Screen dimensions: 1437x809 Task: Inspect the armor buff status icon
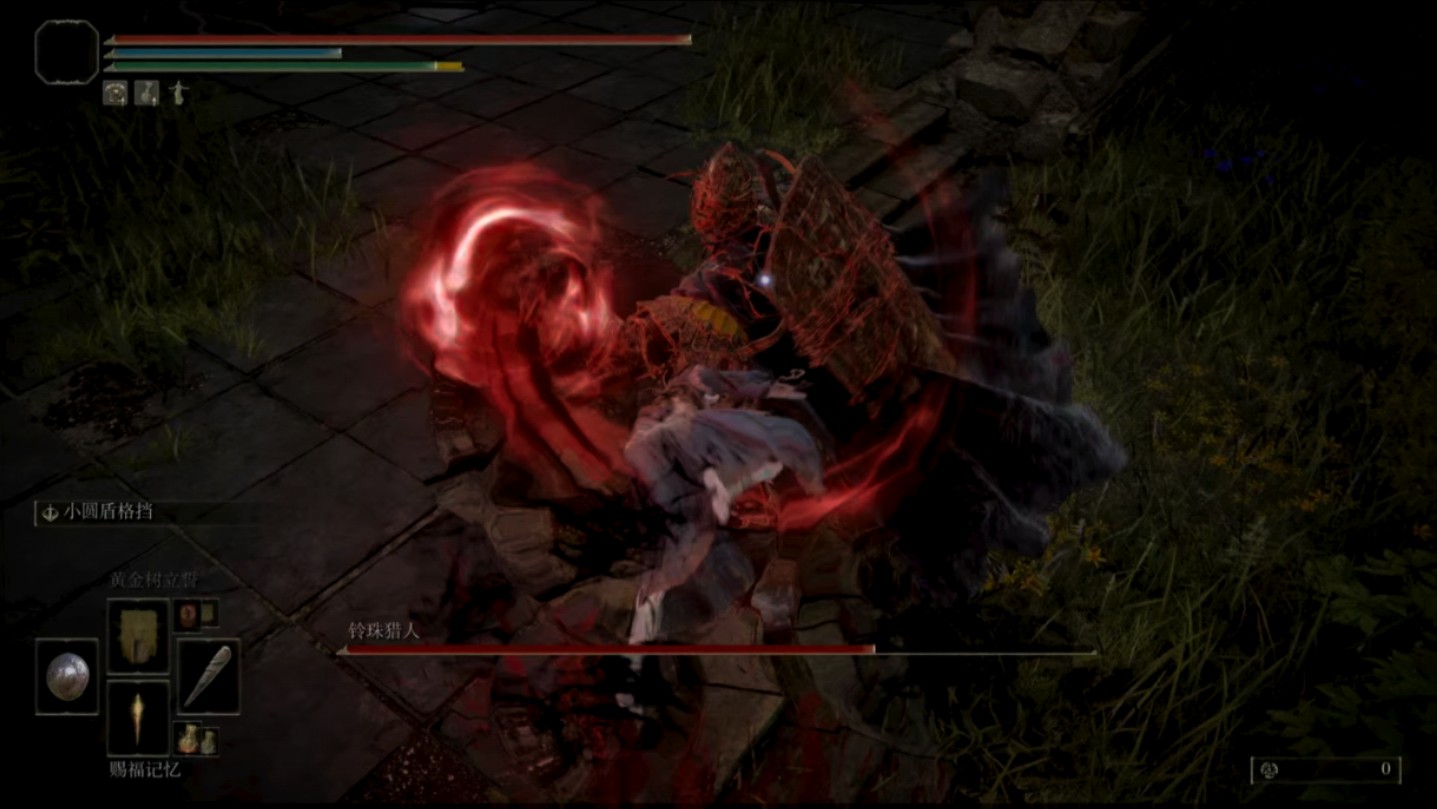coord(116,93)
